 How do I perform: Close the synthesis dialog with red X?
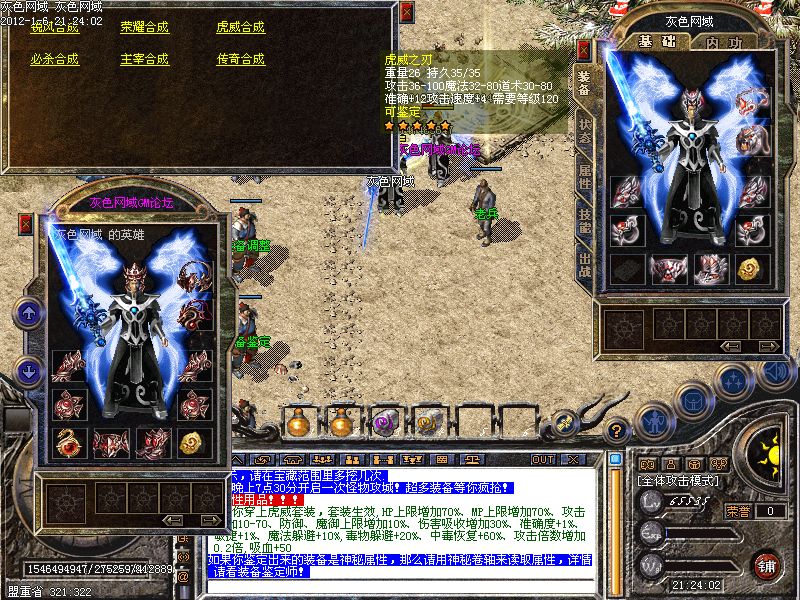406,12
